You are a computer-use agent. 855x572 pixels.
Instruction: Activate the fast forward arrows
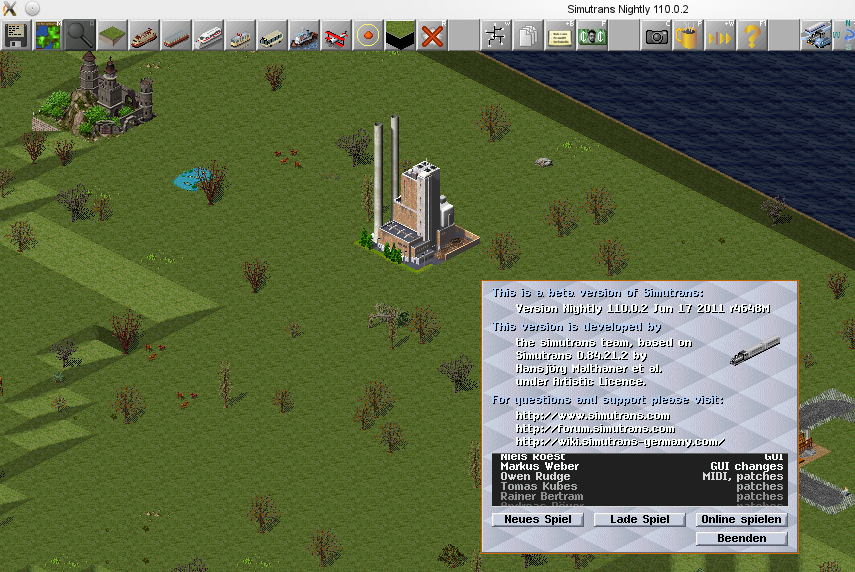pos(719,36)
